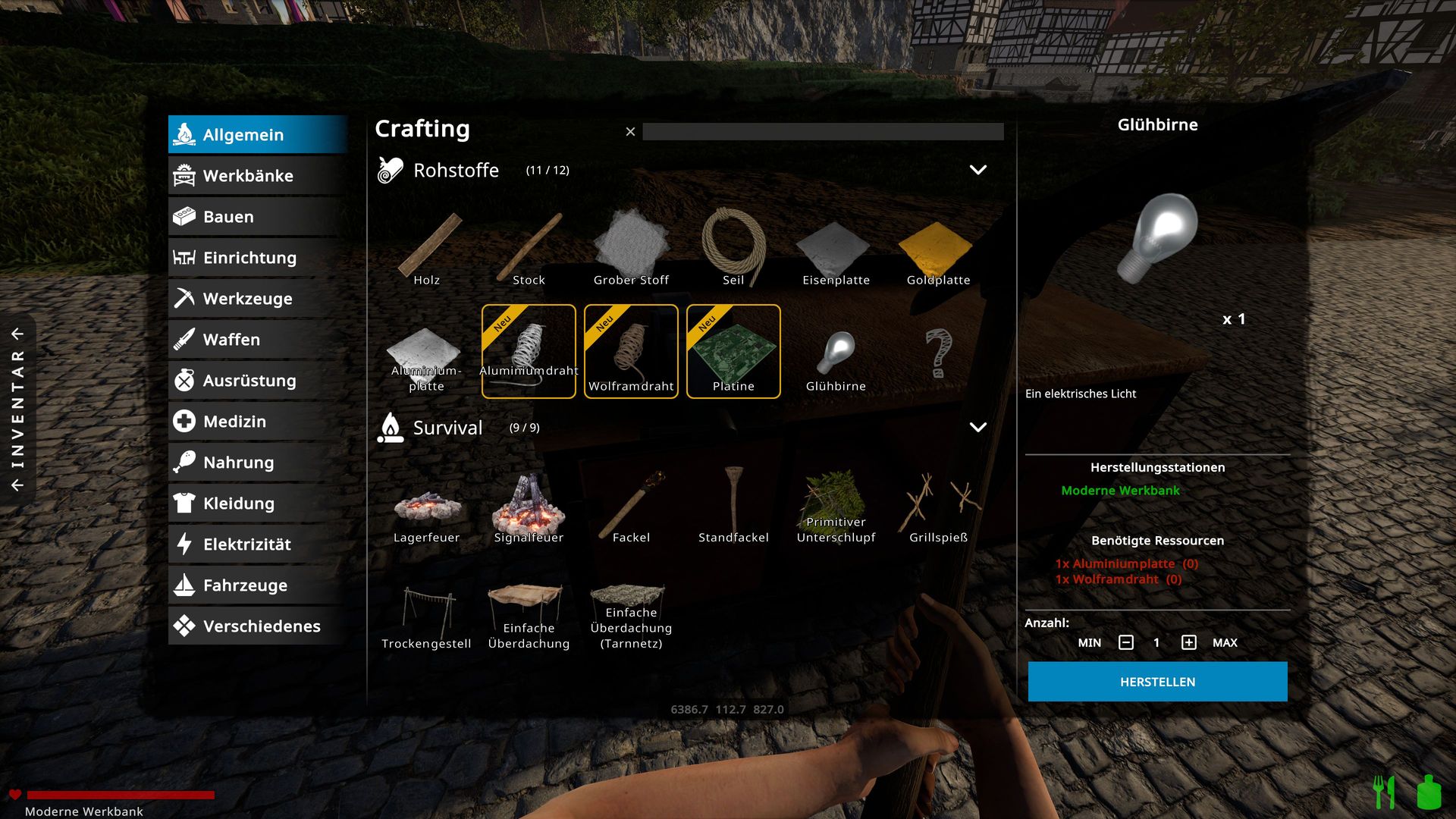Select the Lagerfeuer recipe

coord(426,512)
